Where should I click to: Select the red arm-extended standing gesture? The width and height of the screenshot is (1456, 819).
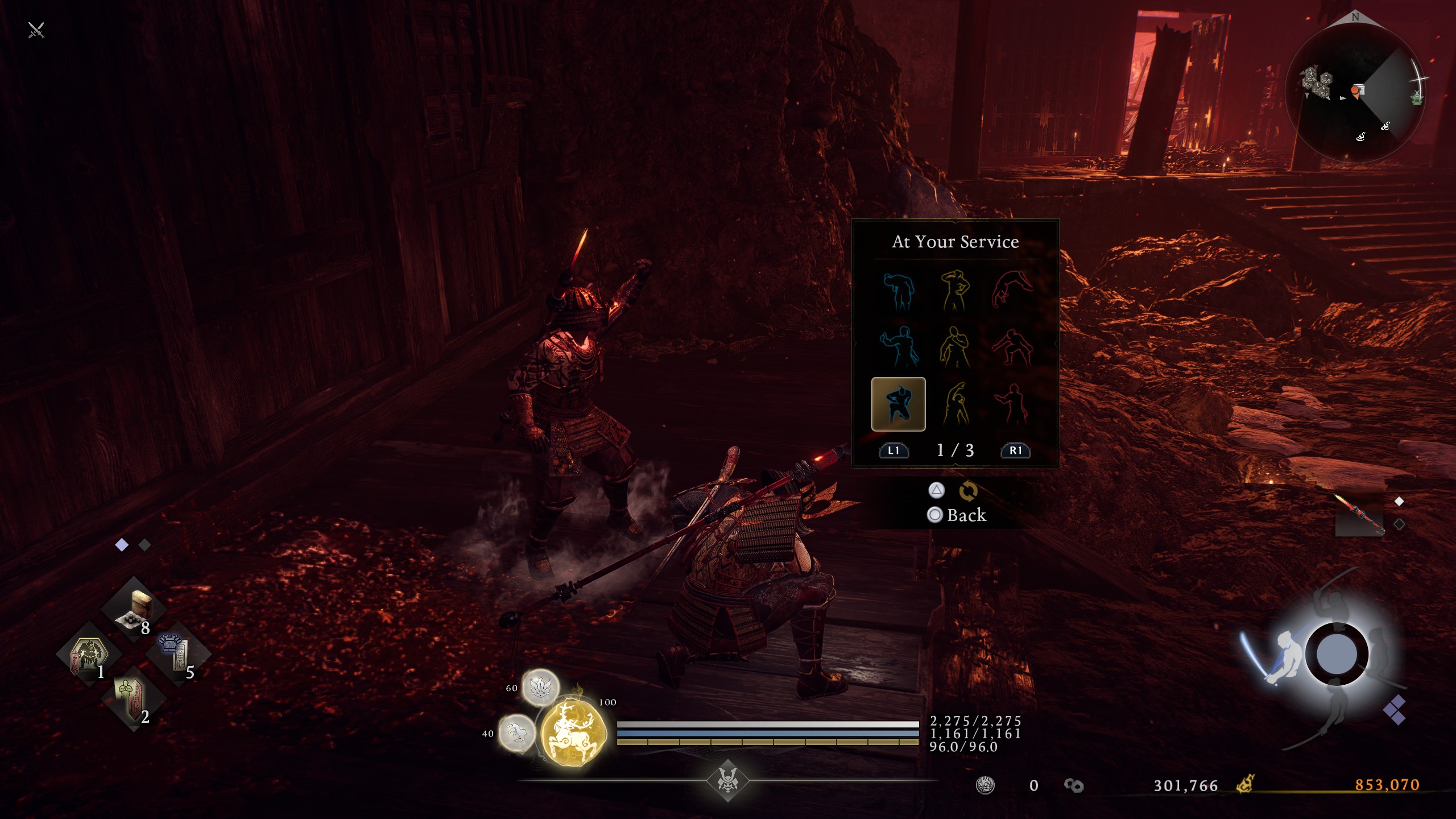tap(1012, 404)
